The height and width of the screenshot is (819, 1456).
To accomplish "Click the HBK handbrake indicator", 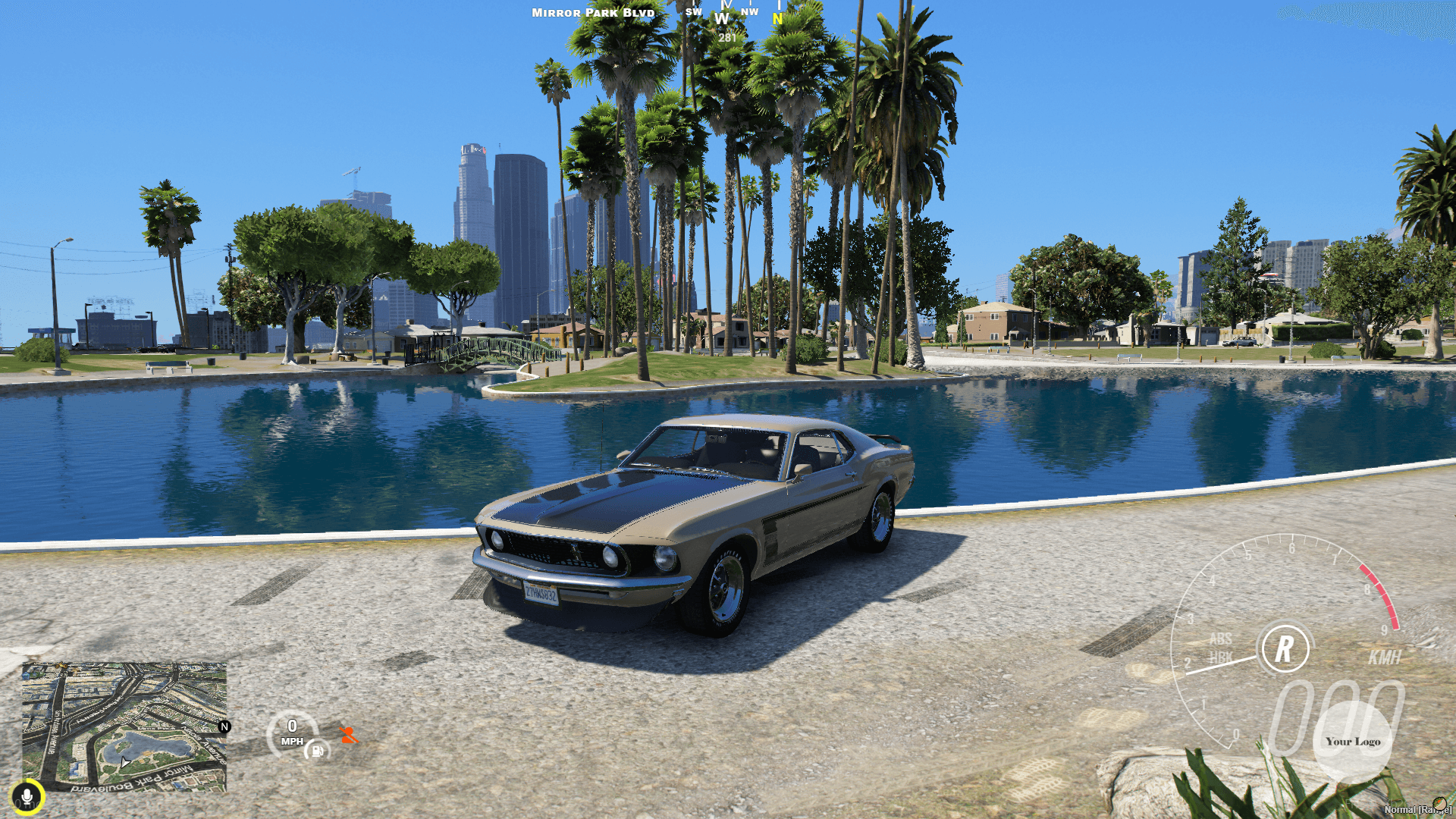I will coord(1222,658).
